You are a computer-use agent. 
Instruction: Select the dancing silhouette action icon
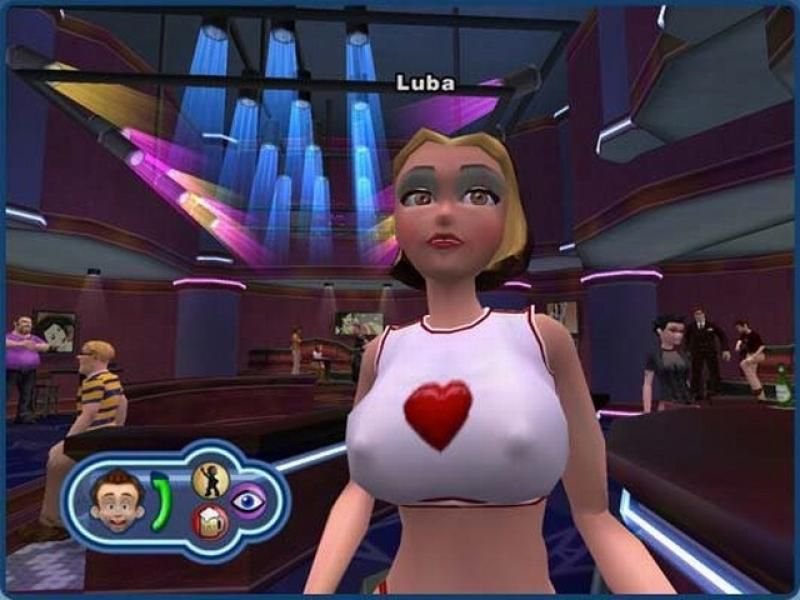point(210,480)
